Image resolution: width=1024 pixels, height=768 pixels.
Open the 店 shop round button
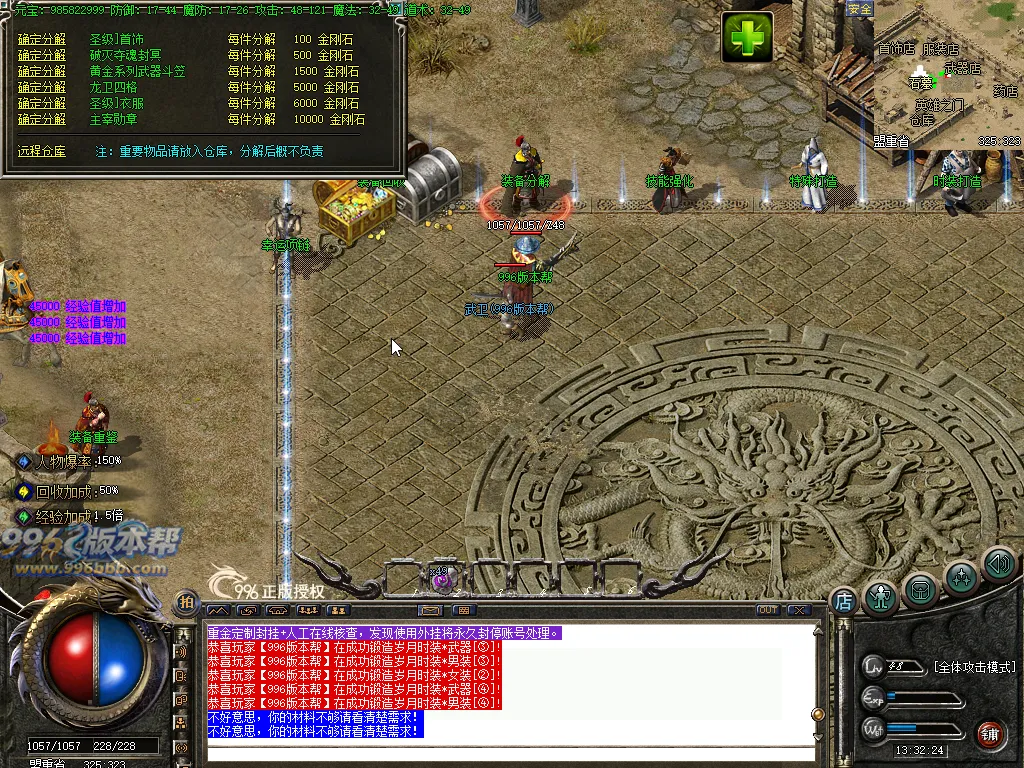(x=843, y=601)
